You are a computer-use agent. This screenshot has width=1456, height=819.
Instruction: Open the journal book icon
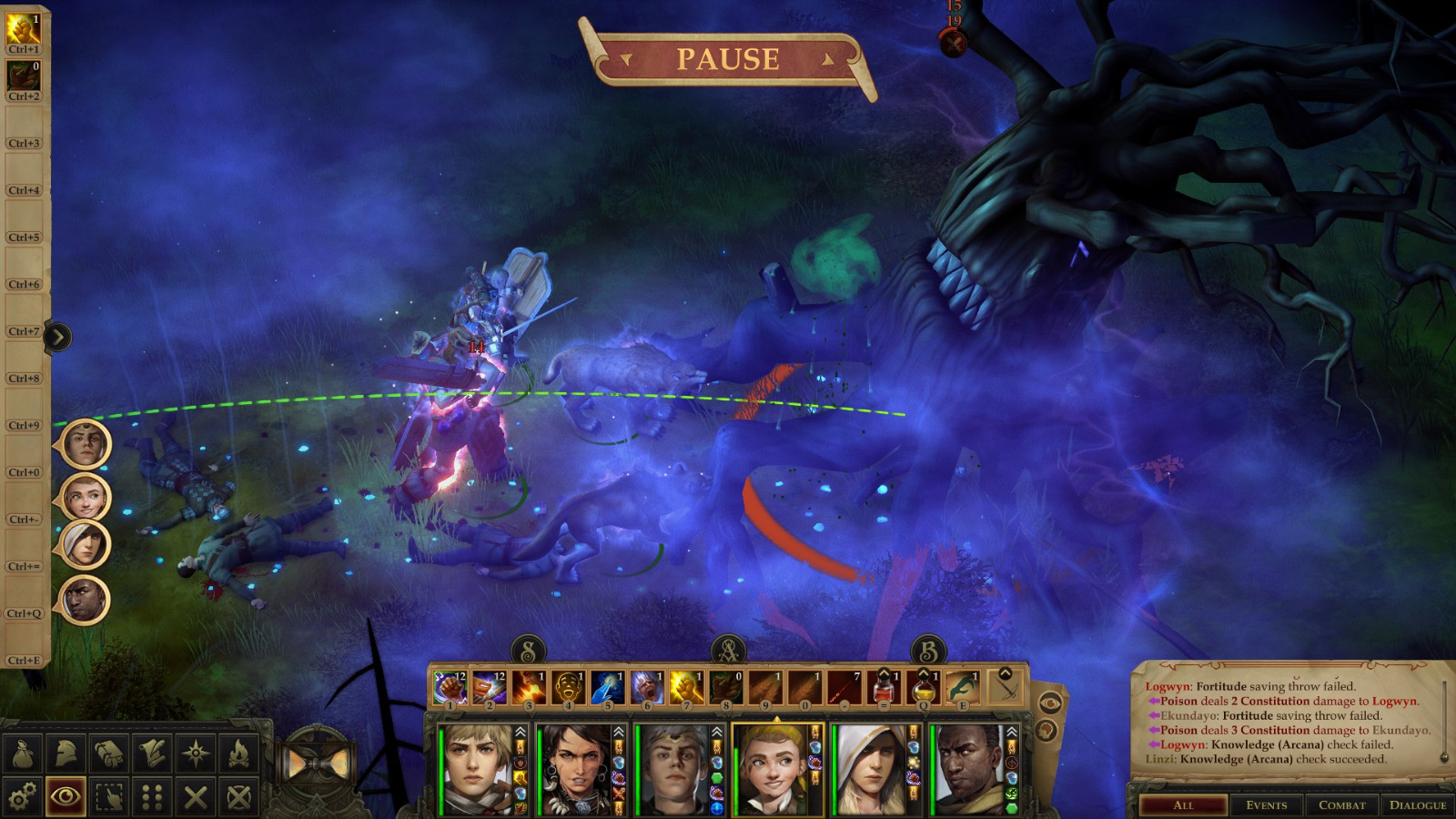(108, 753)
